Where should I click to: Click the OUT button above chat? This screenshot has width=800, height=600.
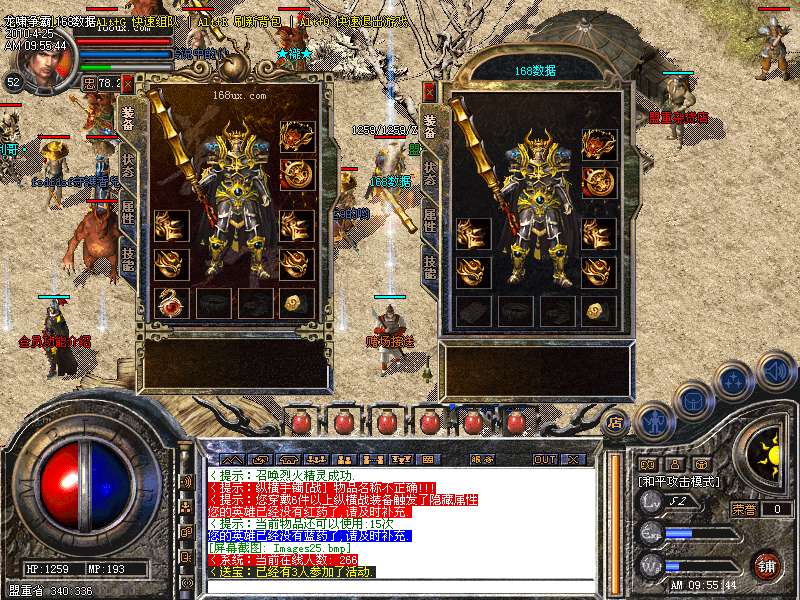coord(544,459)
